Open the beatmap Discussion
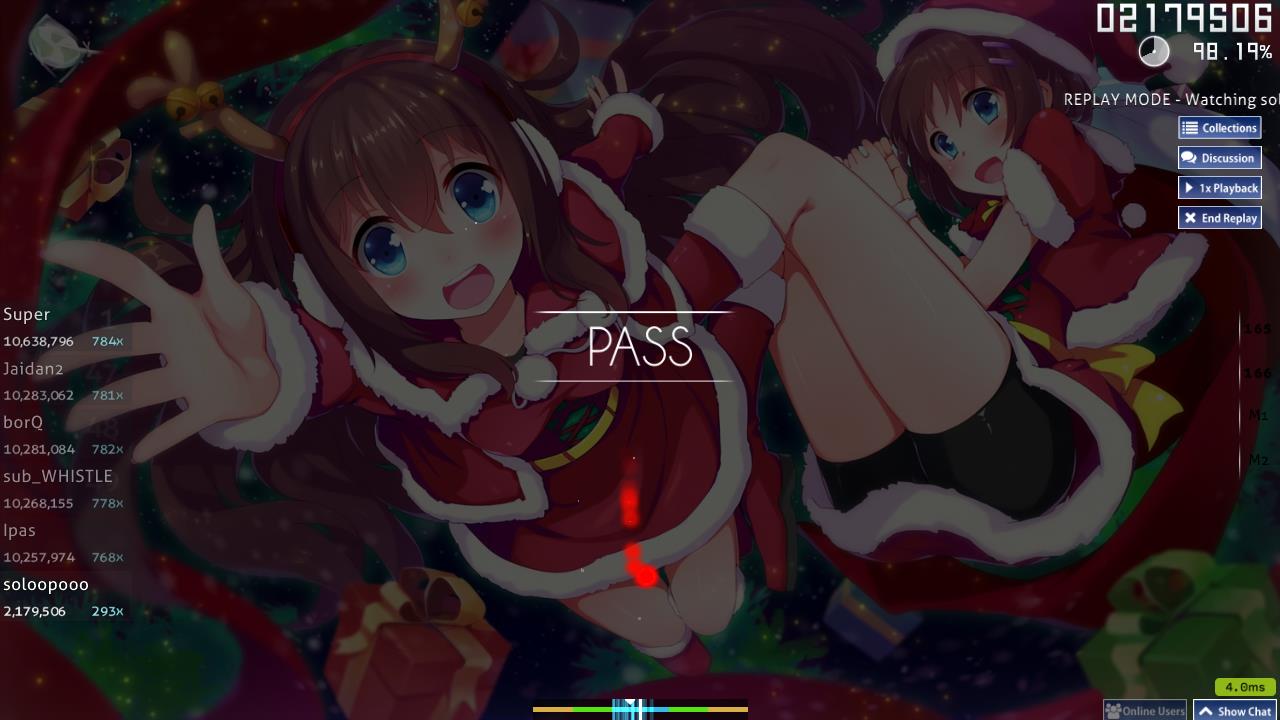The width and height of the screenshot is (1280, 720). pos(1220,157)
